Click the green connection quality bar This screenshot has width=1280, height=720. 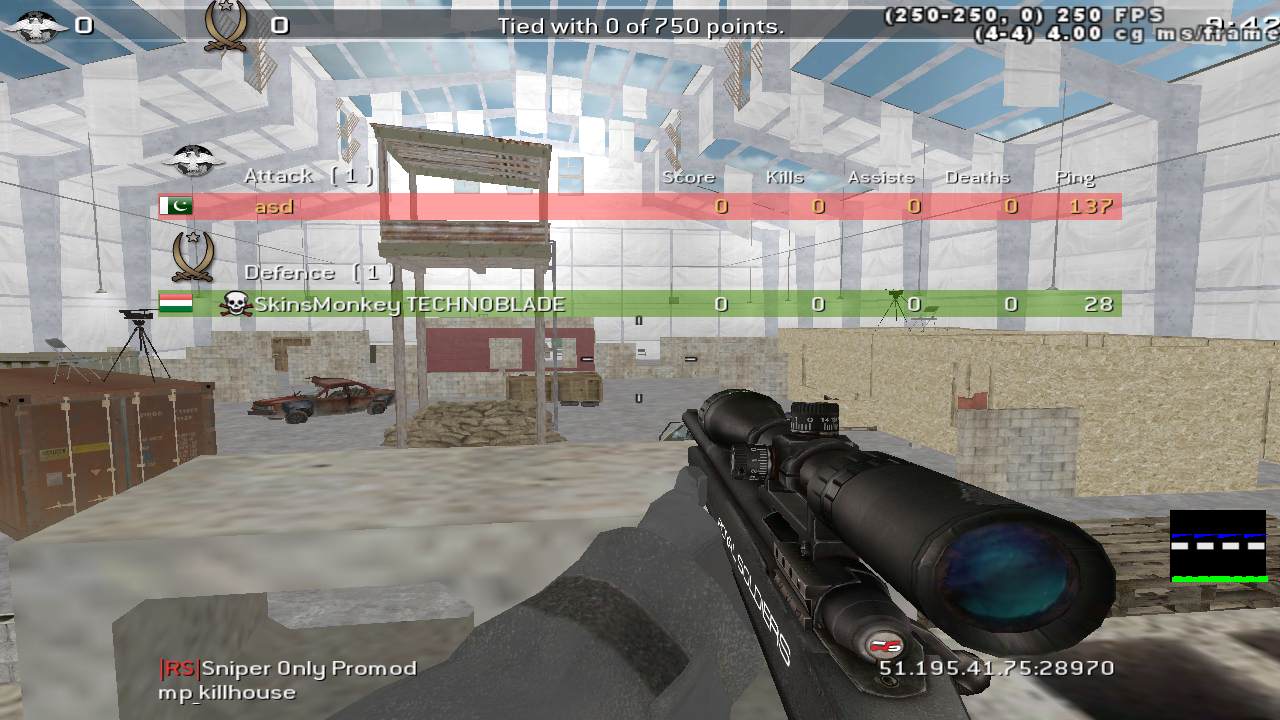(1218, 578)
